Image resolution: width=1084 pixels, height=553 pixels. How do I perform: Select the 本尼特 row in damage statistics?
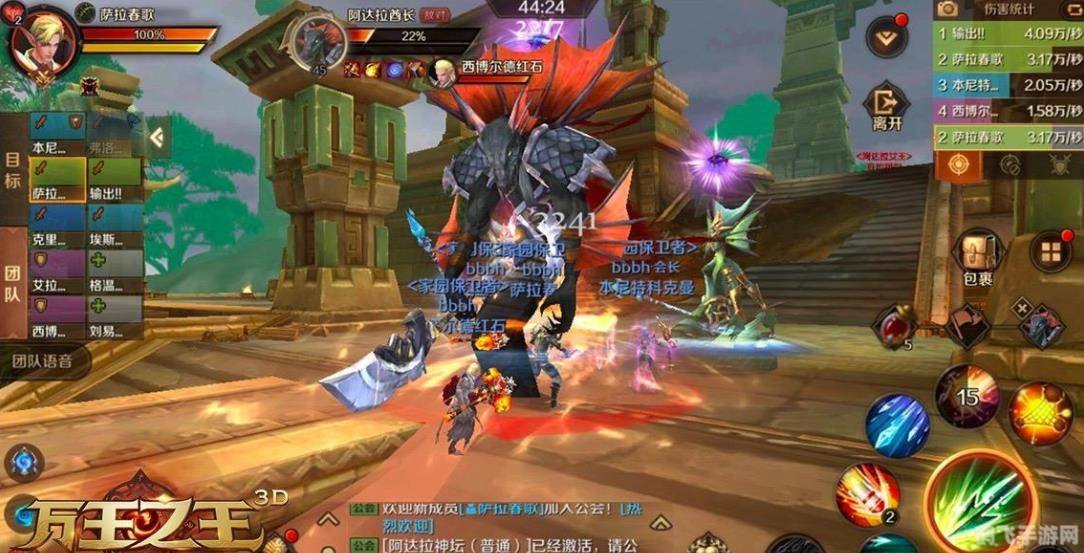point(1008,85)
